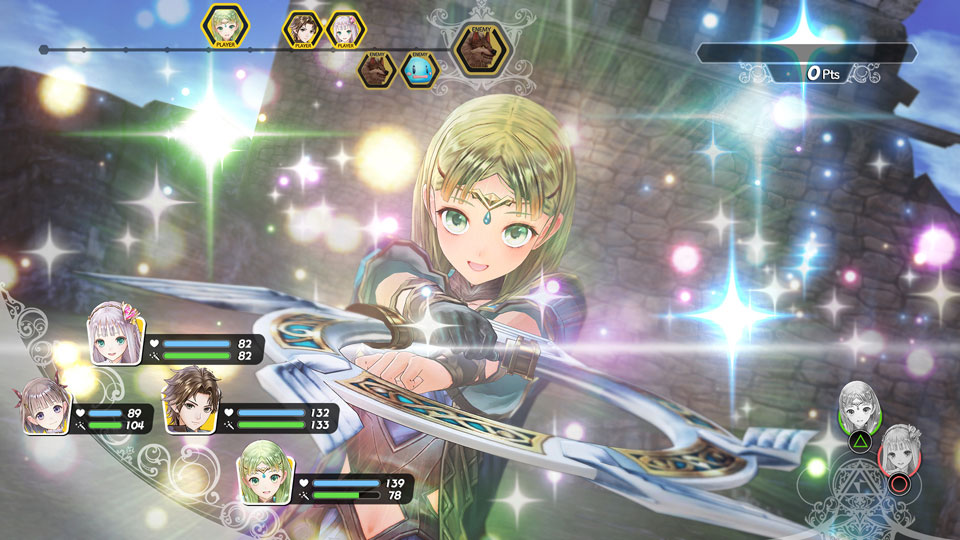Click the blue slime enemy turn icon

420,70
